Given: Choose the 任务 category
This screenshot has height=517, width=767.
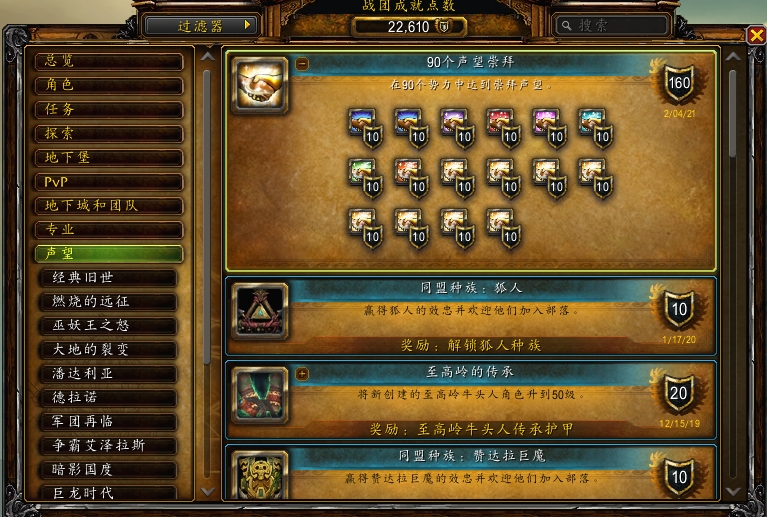Looking at the screenshot, I should click(x=109, y=109).
